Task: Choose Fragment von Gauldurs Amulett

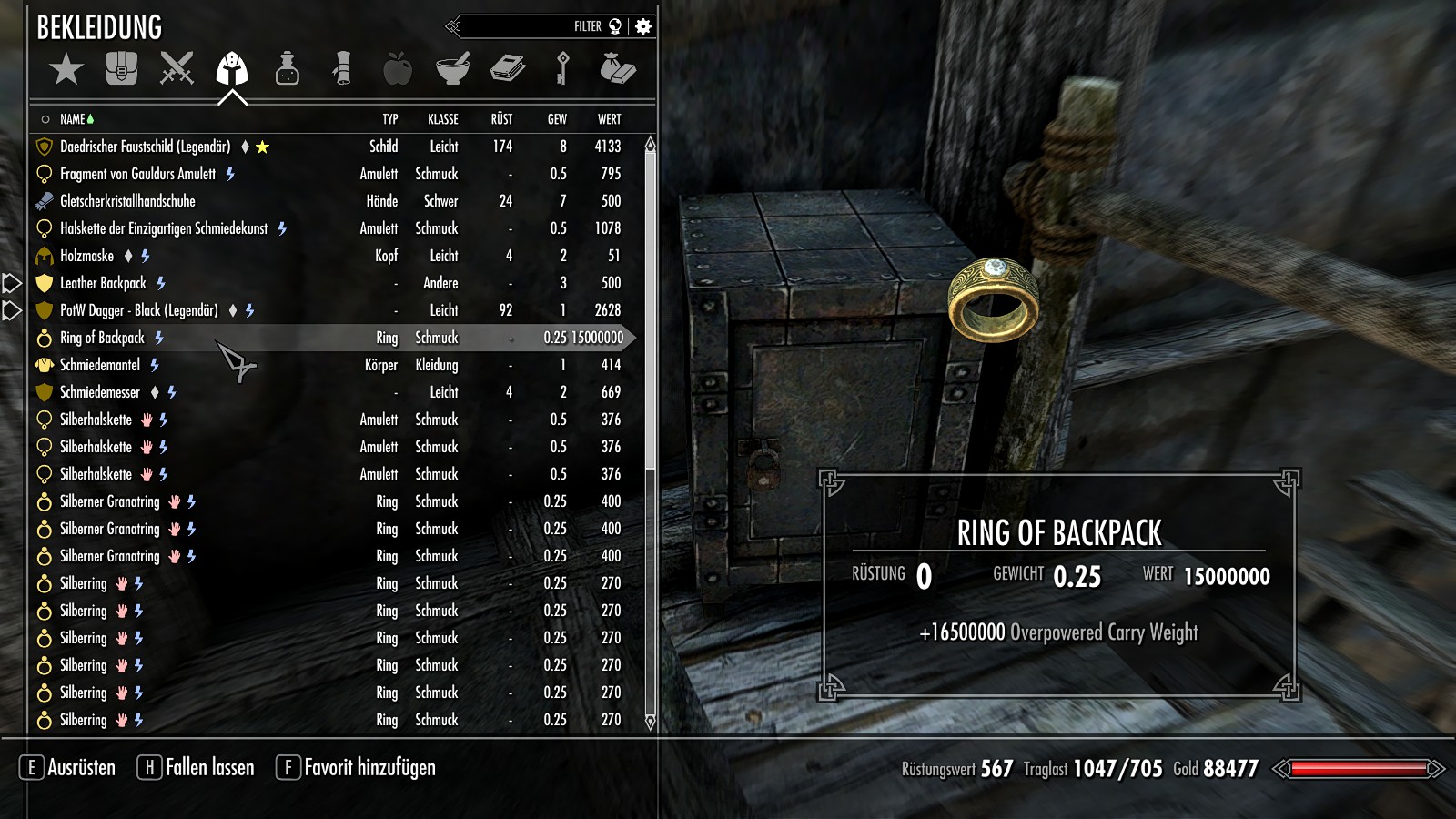Action: tap(137, 174)
